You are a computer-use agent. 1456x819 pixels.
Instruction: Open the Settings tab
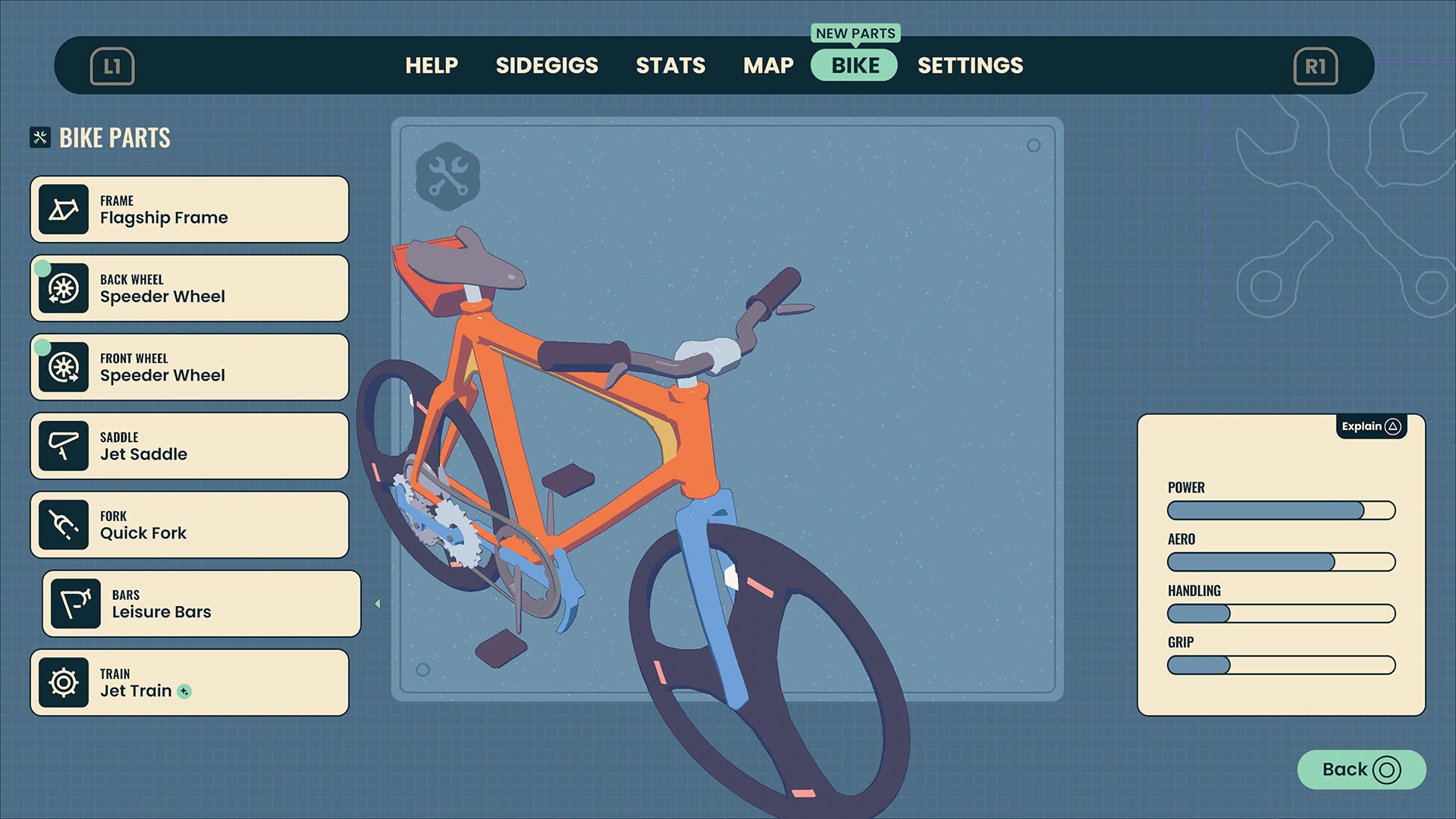(x=970, y=66)
